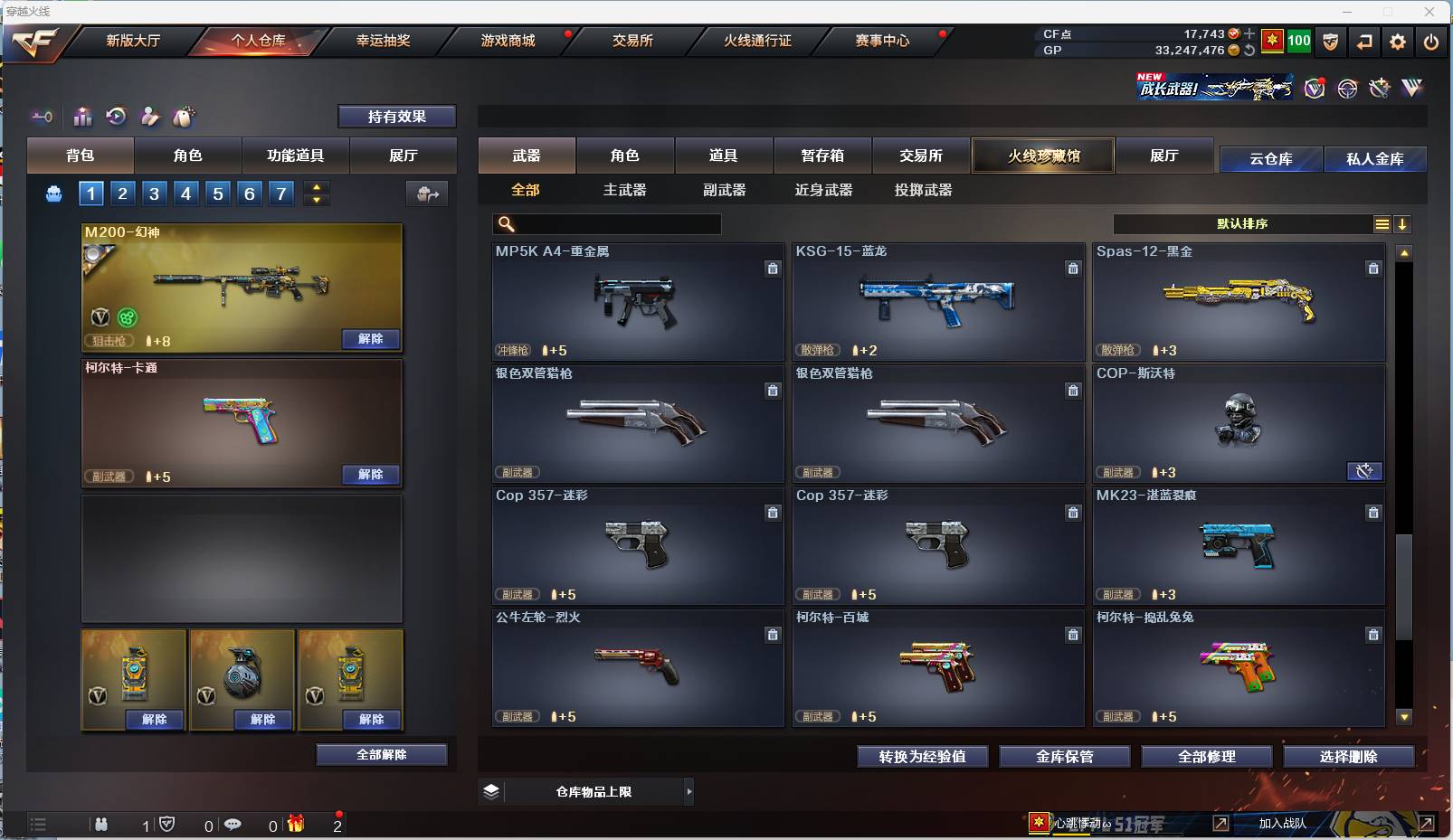The height and width of the screenshot is (840, 1453).
Task: Click the replay history icon in the toolbar
Action: (x=117, y=117)
